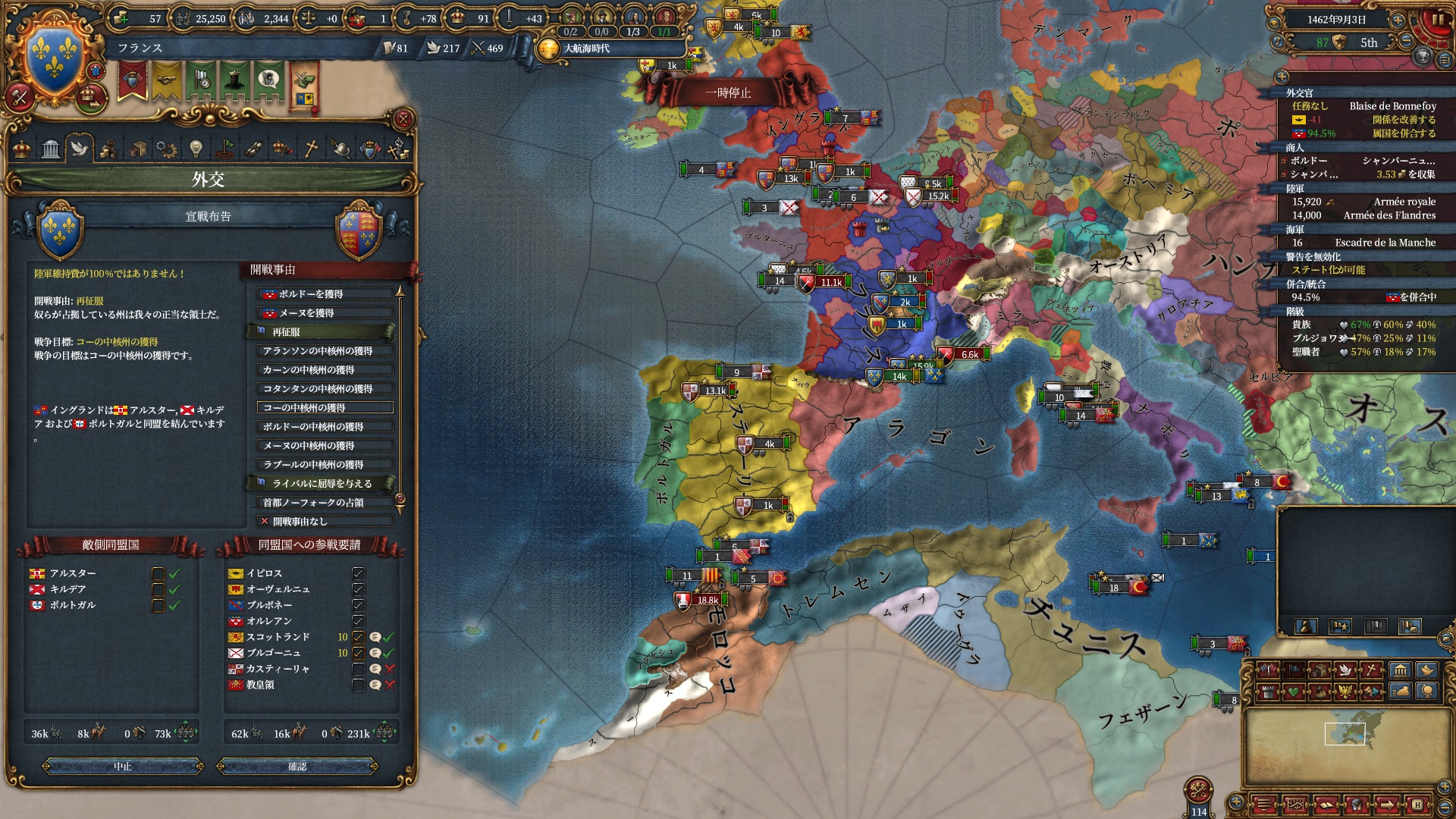Select the ボルドーを獲得 casus belli

tap(325, 294)
